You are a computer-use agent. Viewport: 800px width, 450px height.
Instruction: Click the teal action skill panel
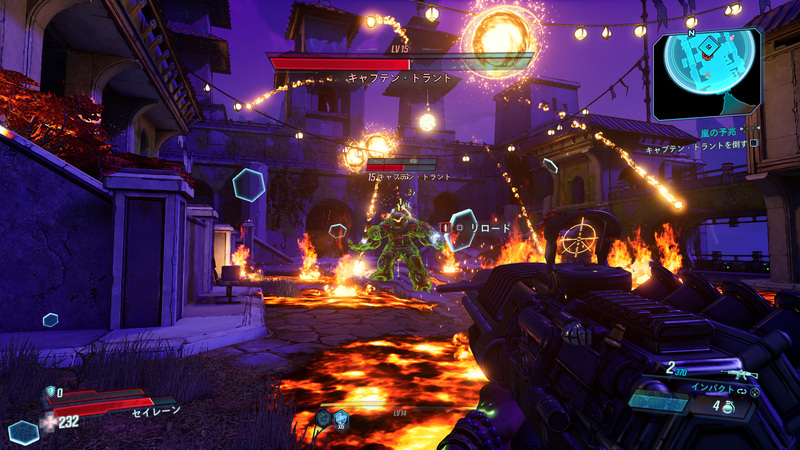click(x=659, y=402)
